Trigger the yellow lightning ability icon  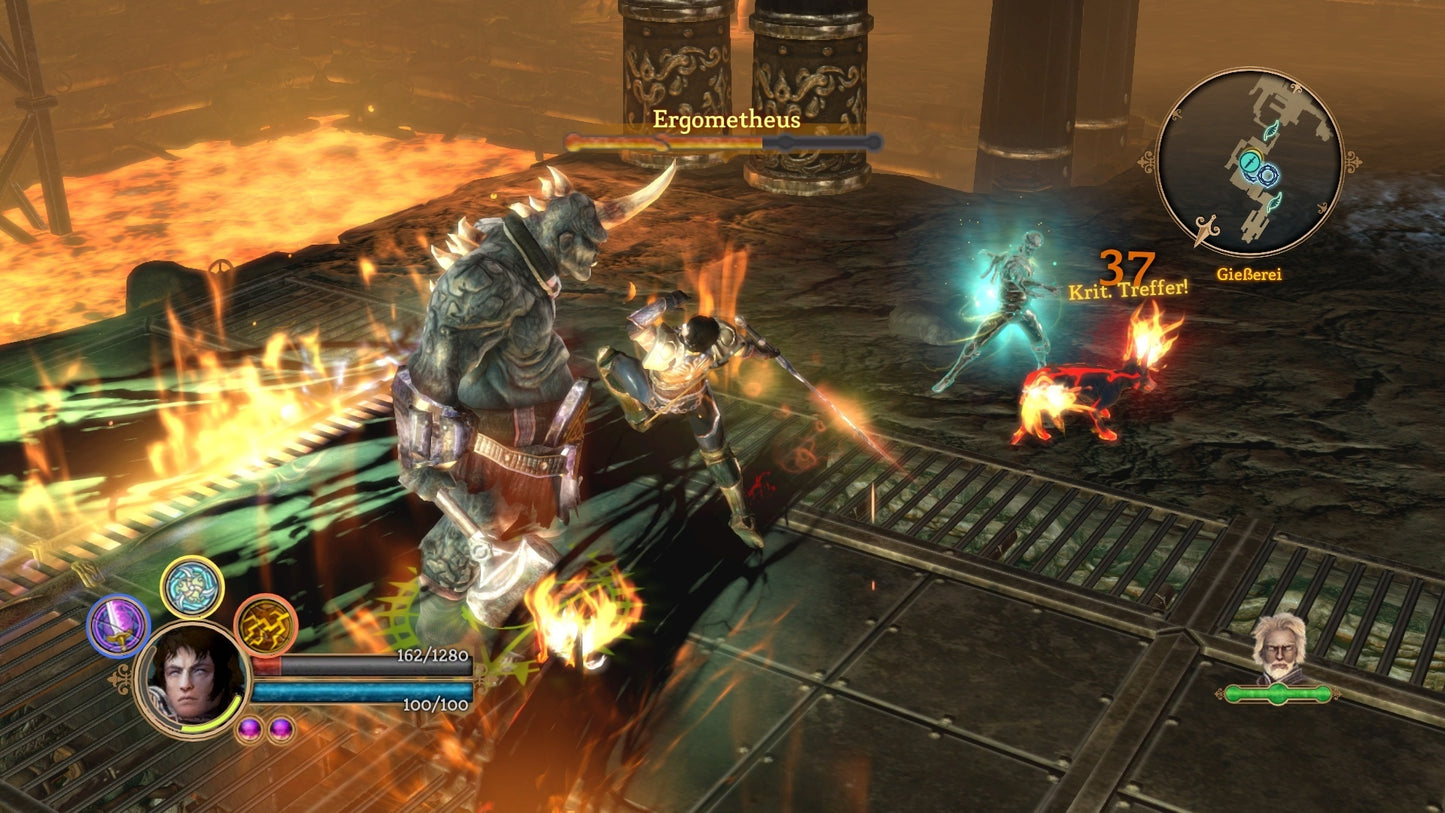(x=266, y=627)
